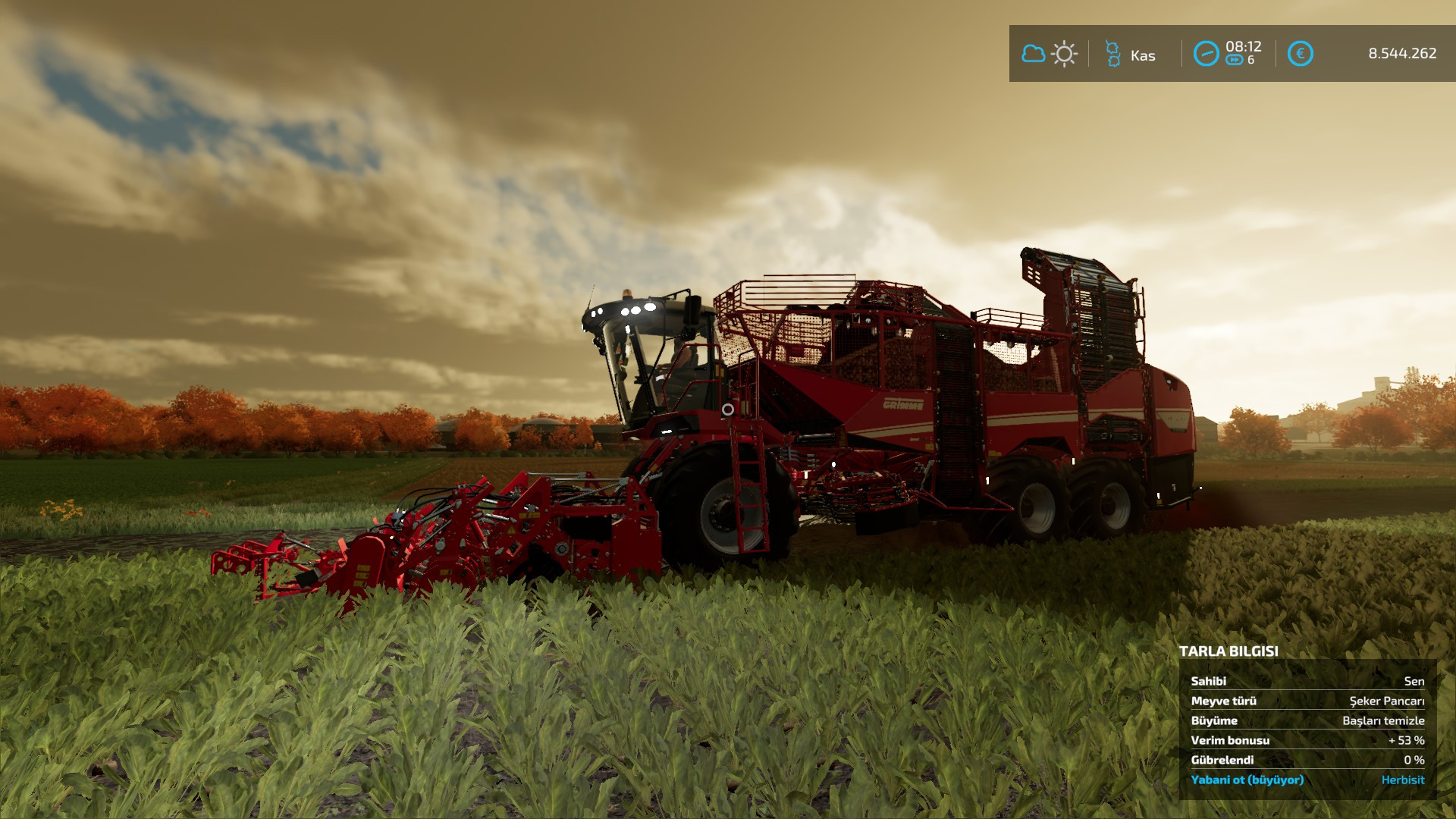This screenshot has height=819, width=1456.
Task: Click the cloud weather forecast icon
Action: coord(1033,54)
